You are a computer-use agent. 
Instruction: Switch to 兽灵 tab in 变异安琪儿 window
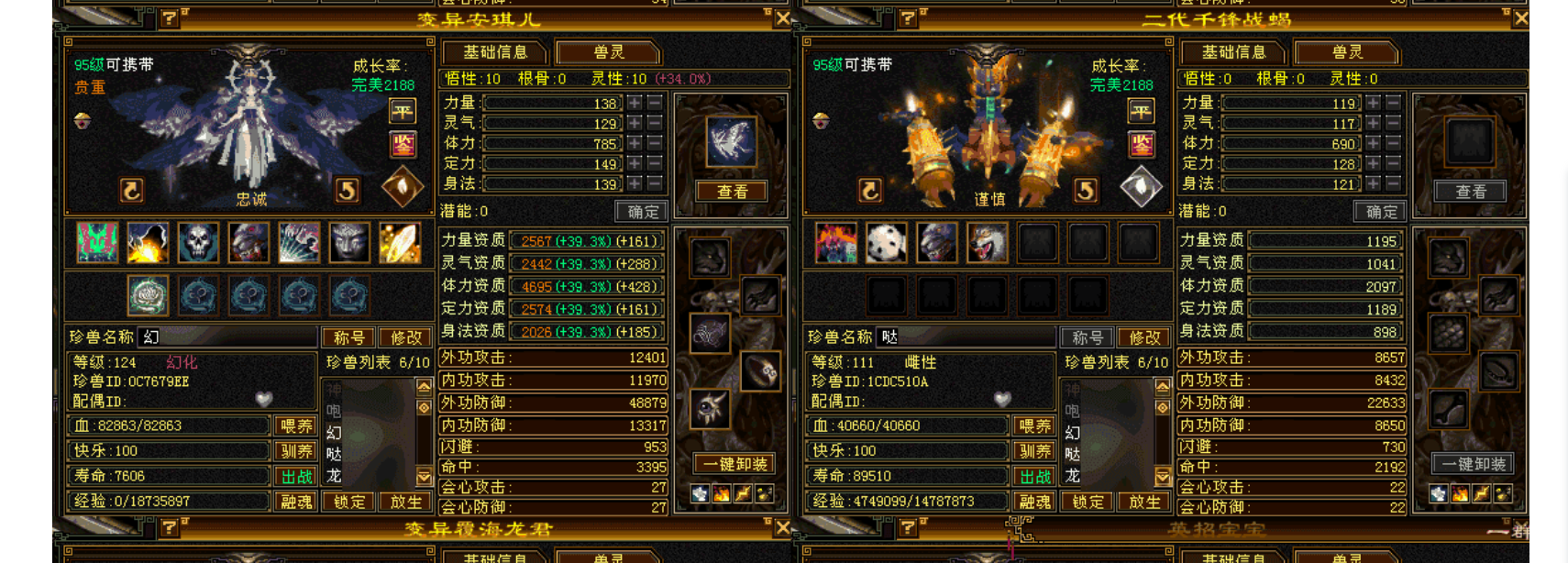pyautogui.click(x=608, y=52)
